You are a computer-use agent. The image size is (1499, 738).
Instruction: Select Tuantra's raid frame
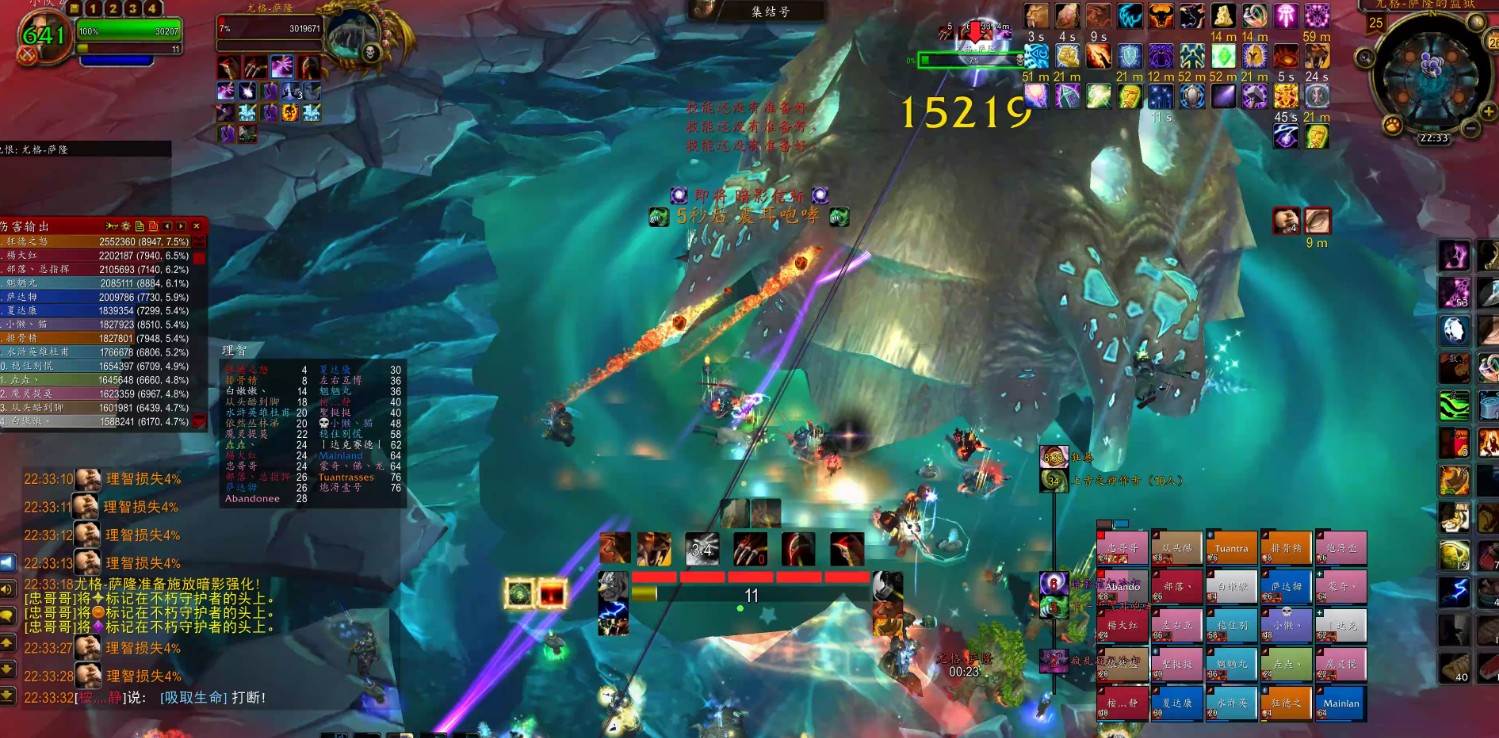point(1231,548)
